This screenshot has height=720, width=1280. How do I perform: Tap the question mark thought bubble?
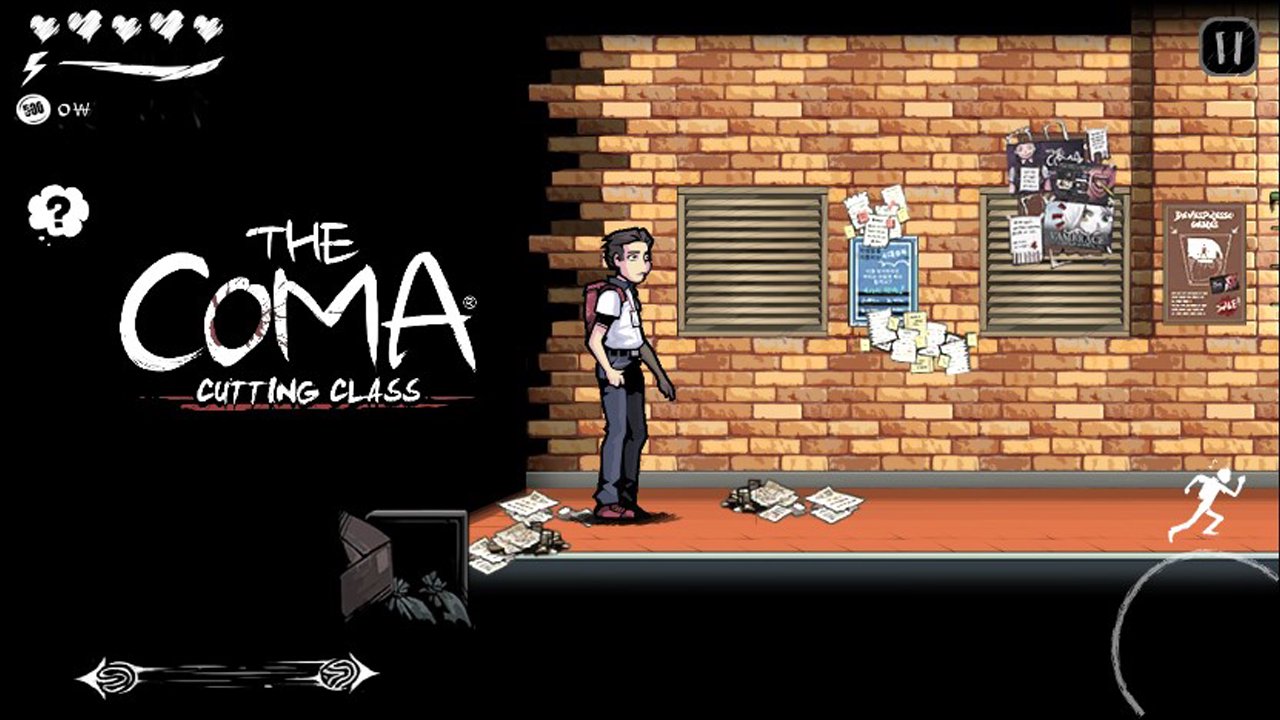coord(57,211)
